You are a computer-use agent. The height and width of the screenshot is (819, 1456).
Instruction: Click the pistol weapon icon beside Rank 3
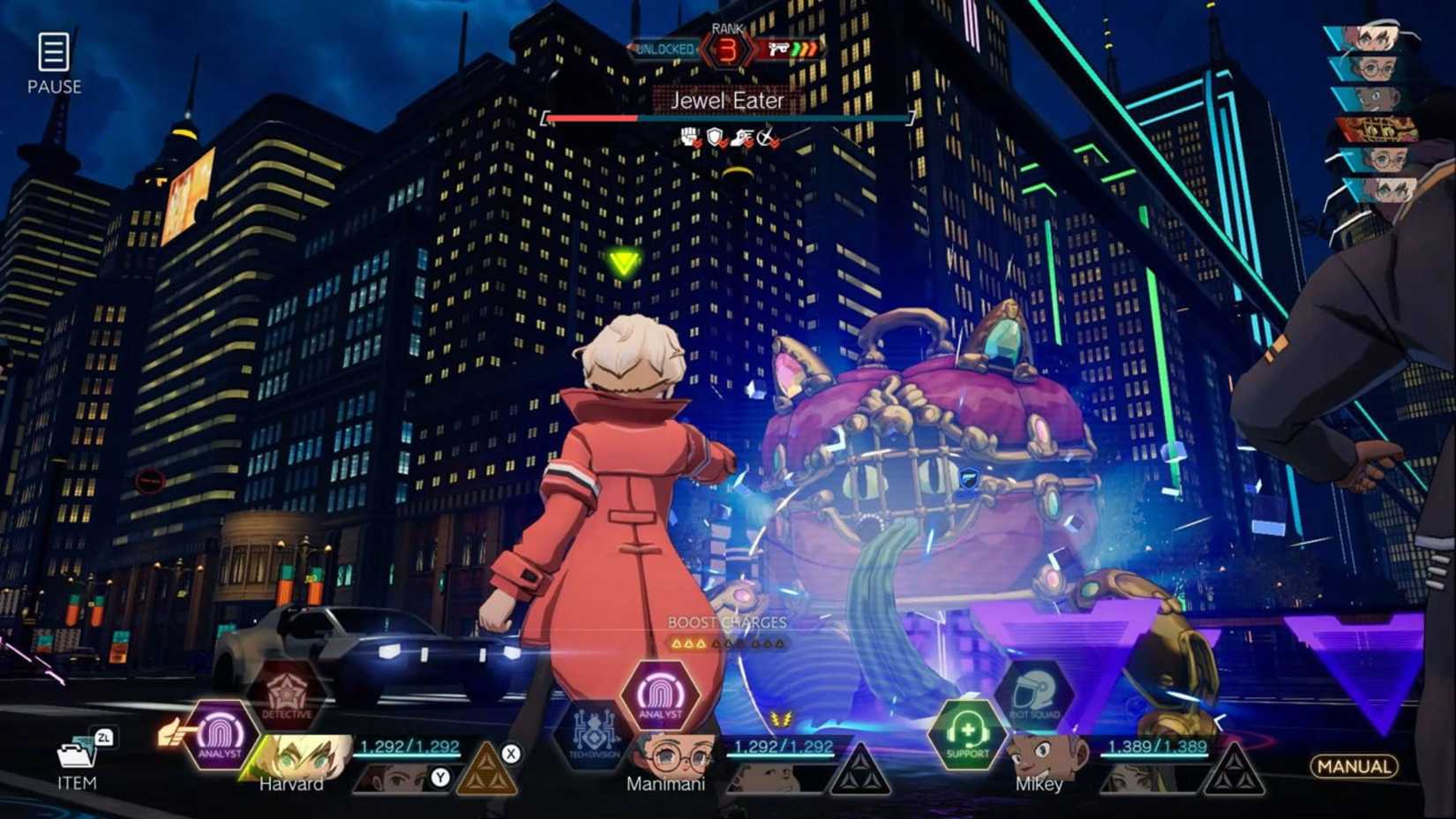(779, 50)
